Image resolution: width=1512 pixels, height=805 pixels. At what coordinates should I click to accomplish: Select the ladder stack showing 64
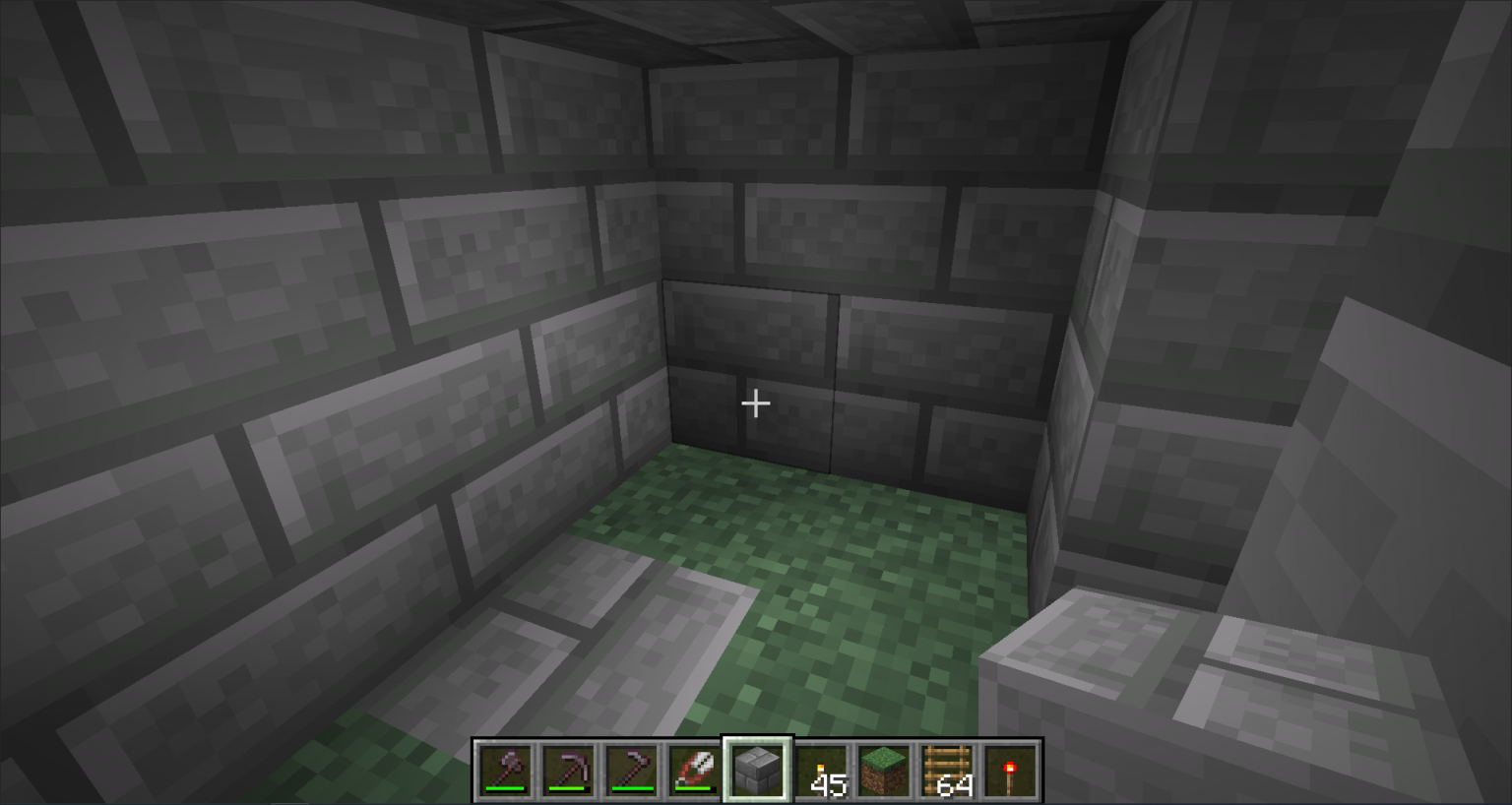click(x=946, y=768)
